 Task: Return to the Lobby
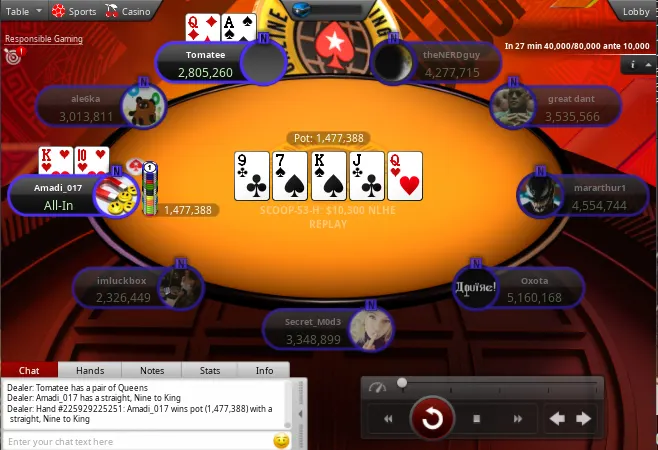click(x=636, y=12)
